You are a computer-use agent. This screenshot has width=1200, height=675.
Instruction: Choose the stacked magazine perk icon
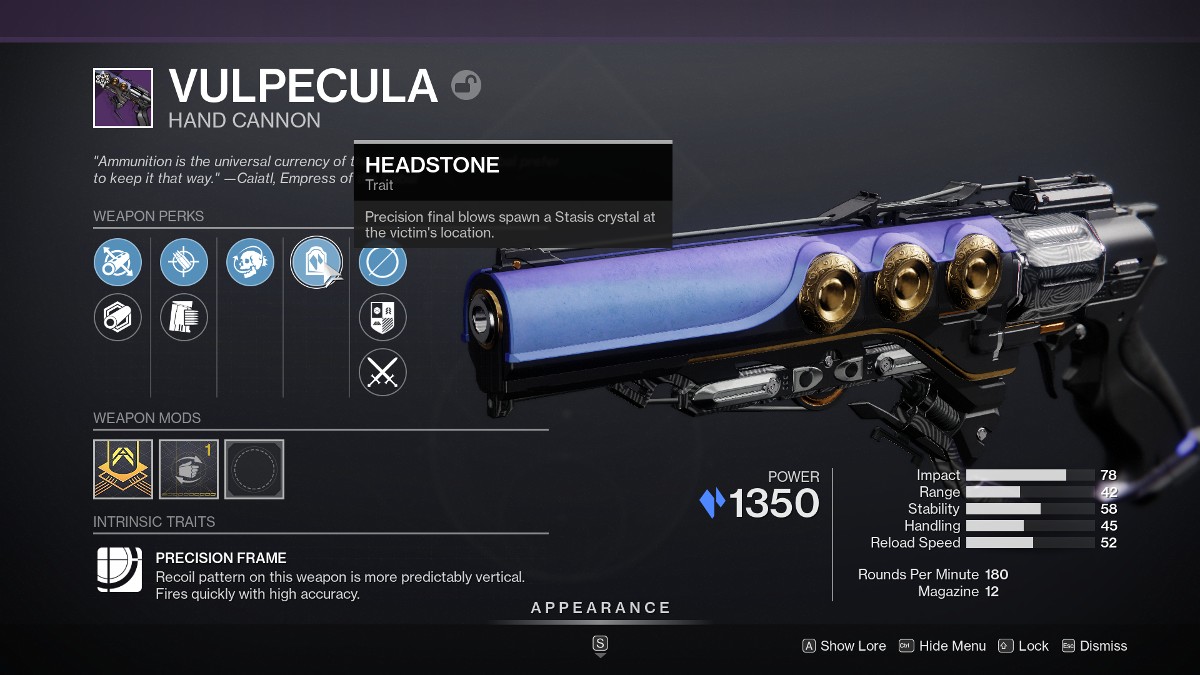point(184,317)
